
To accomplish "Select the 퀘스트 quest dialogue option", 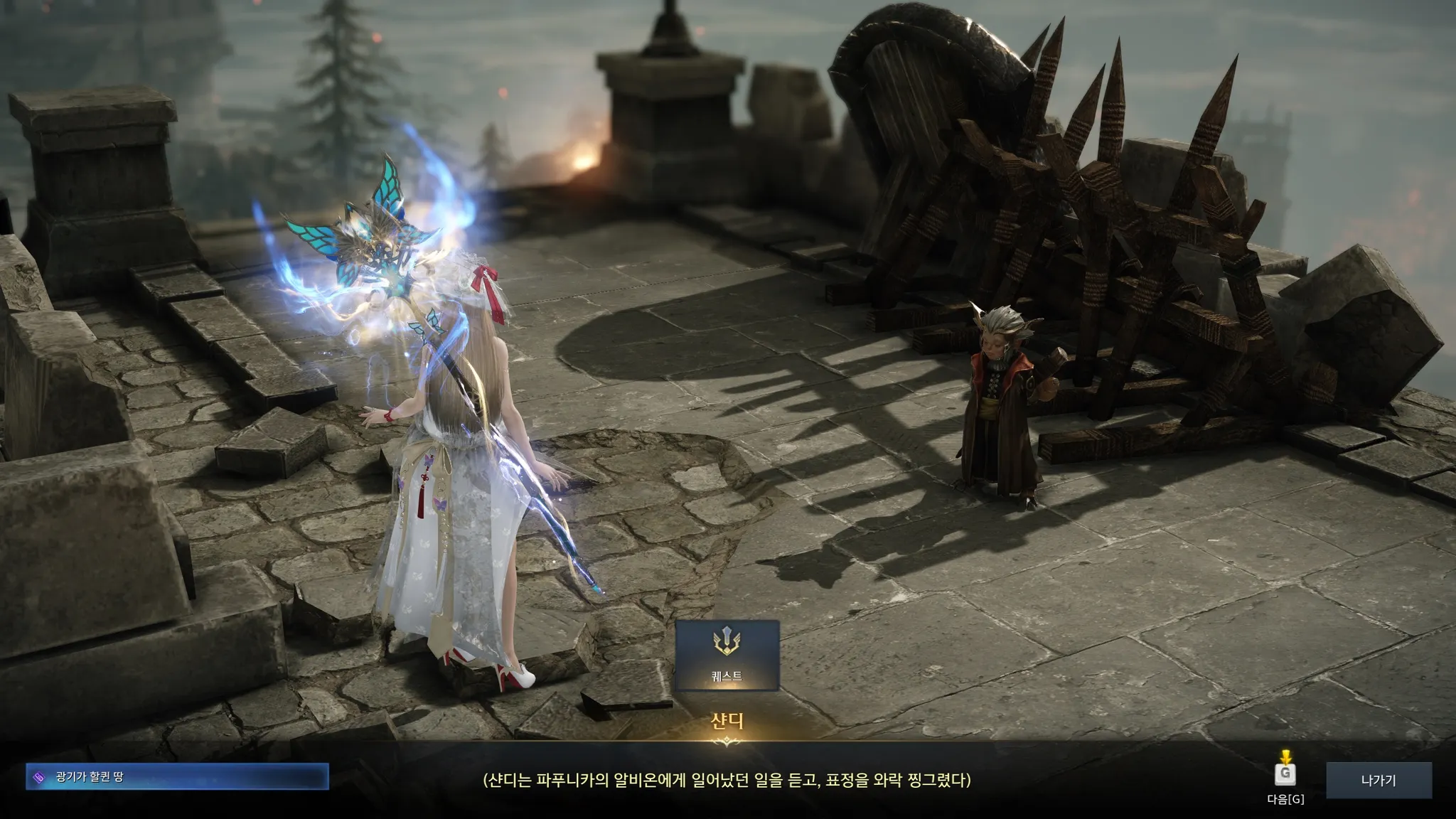I will tap(727, 655).
